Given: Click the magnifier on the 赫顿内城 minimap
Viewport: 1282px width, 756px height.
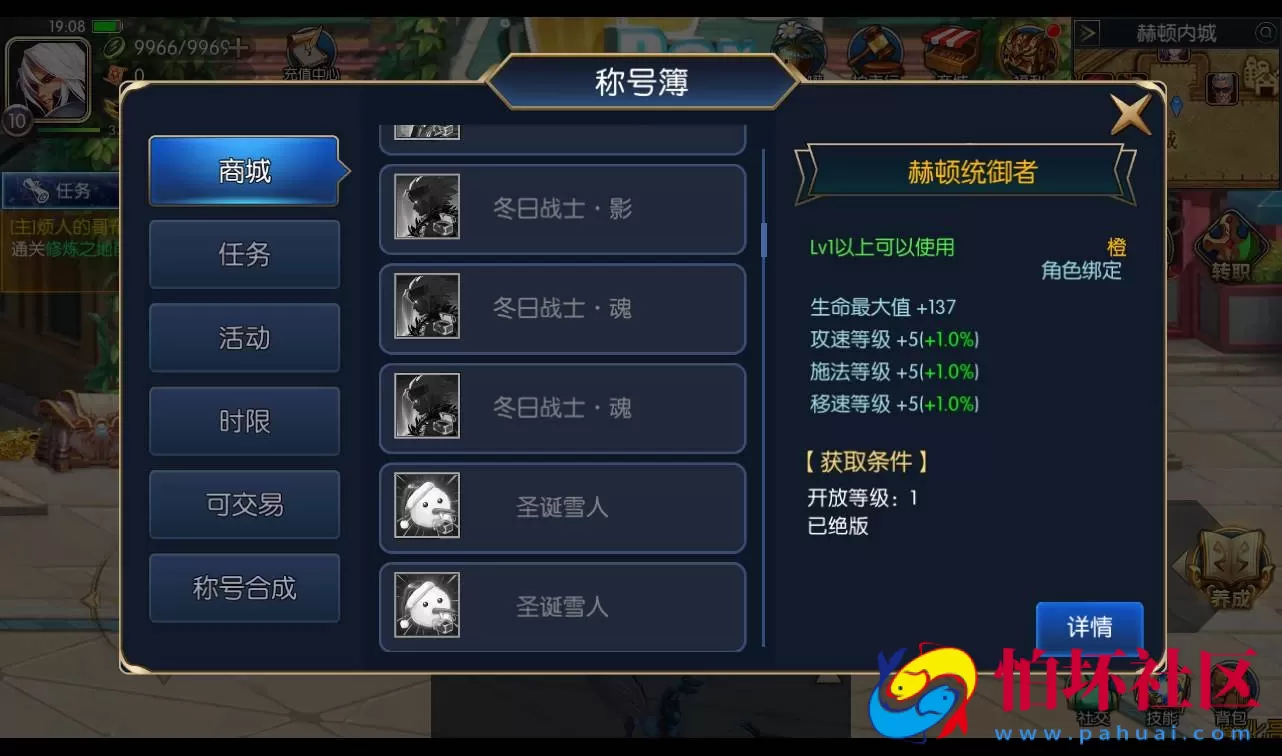Looking at the screenshot, I should pos(1264,31).
